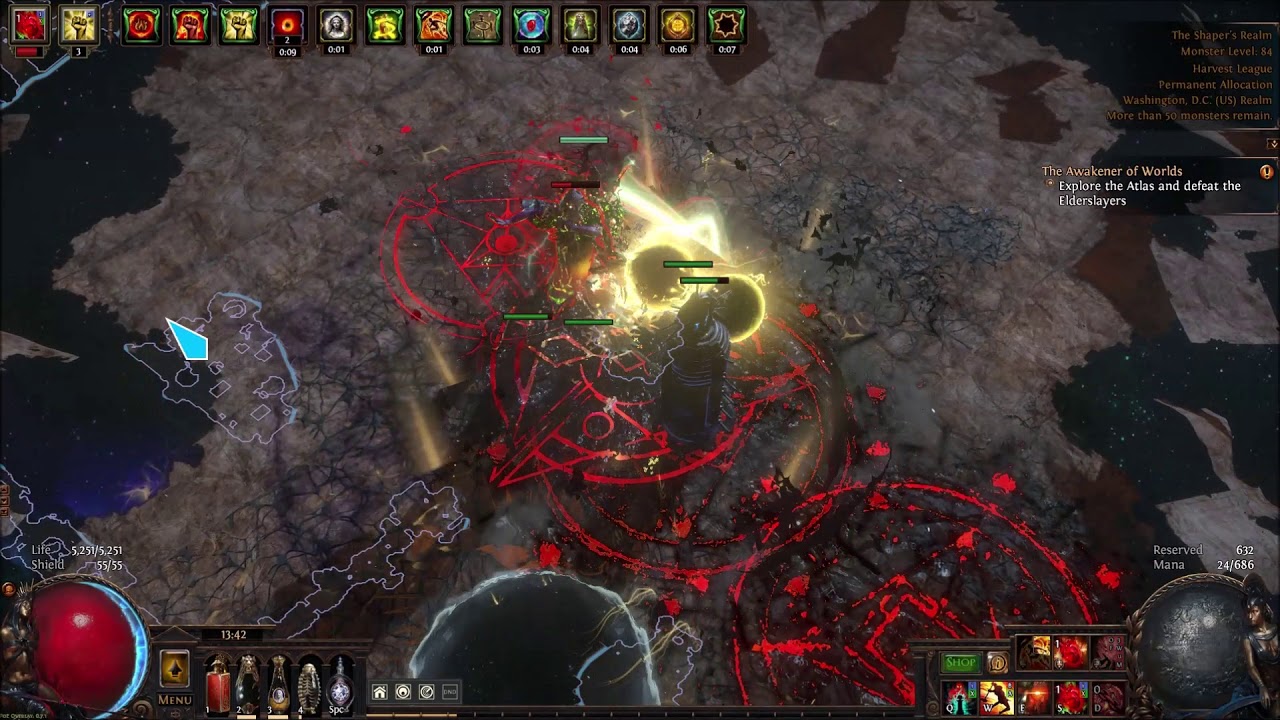Screen dimensions: 1280x720
Task: Activate the S red rose skill
Action: (1071, 697)
